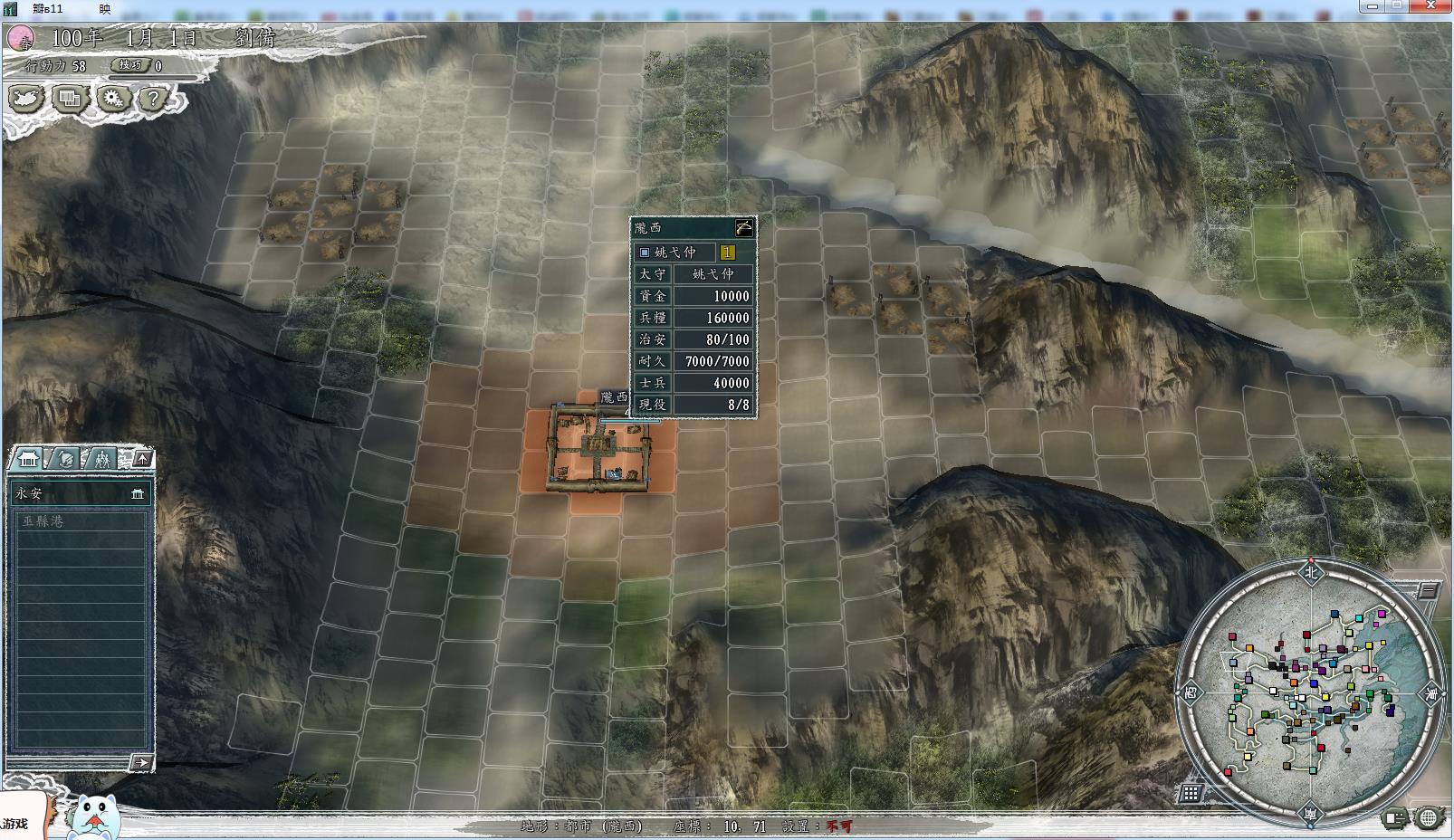The width and height of the screenshot is (1454, 840).
Task: Switch to the officer portrait tab
Action: click(66, 459)
